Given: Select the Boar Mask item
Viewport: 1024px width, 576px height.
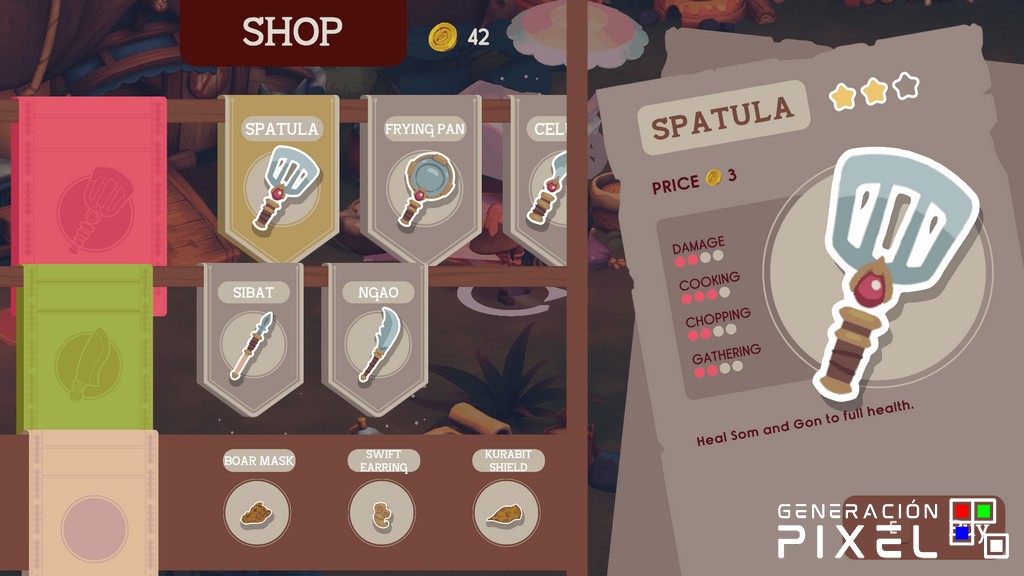Looking at the screenshot, I should [x=258, y=512].
